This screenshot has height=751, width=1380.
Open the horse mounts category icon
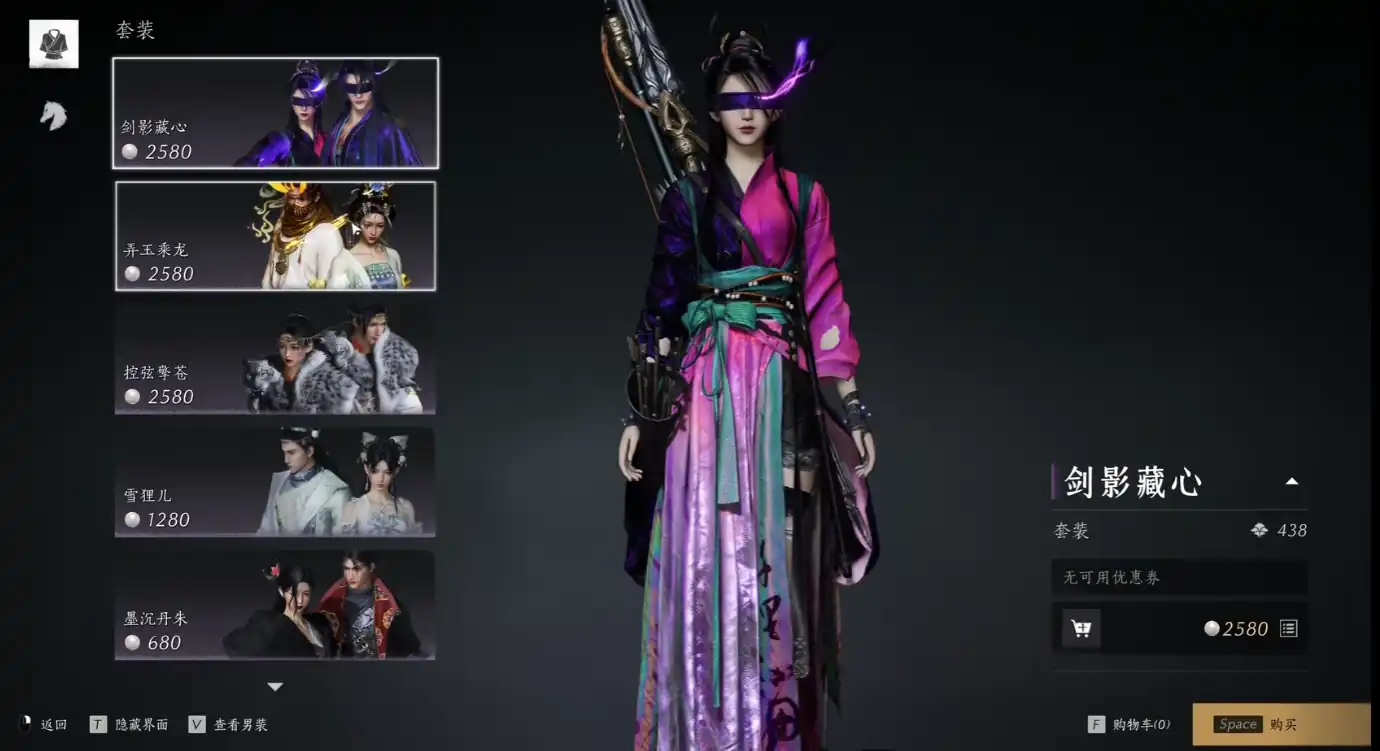coord(52,113)
